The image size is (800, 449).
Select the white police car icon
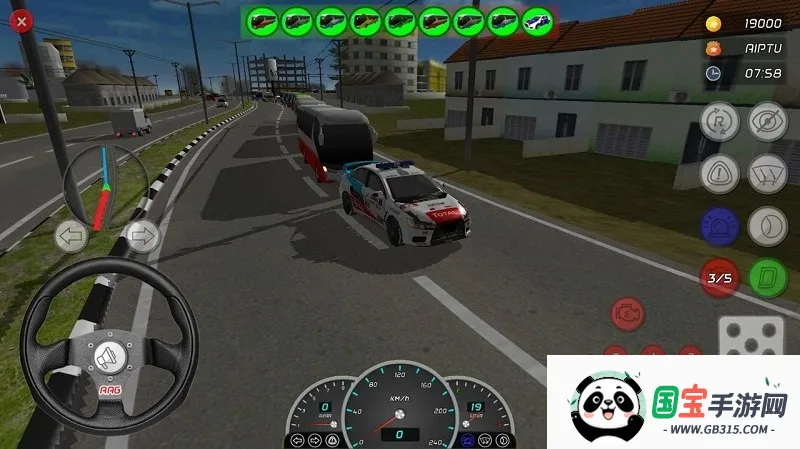[536, 20]
